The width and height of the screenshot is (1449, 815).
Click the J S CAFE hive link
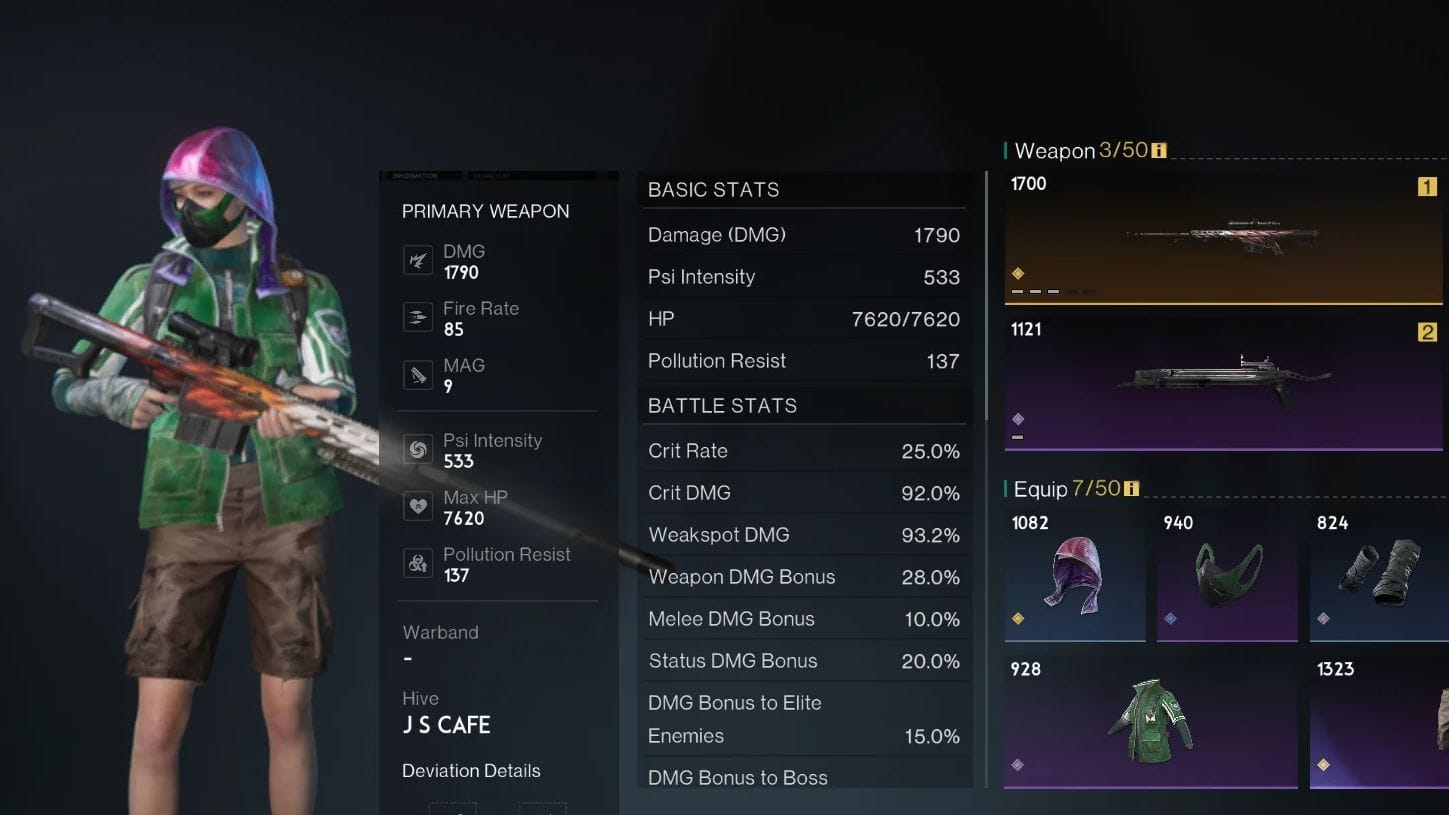tap(445, 724)
